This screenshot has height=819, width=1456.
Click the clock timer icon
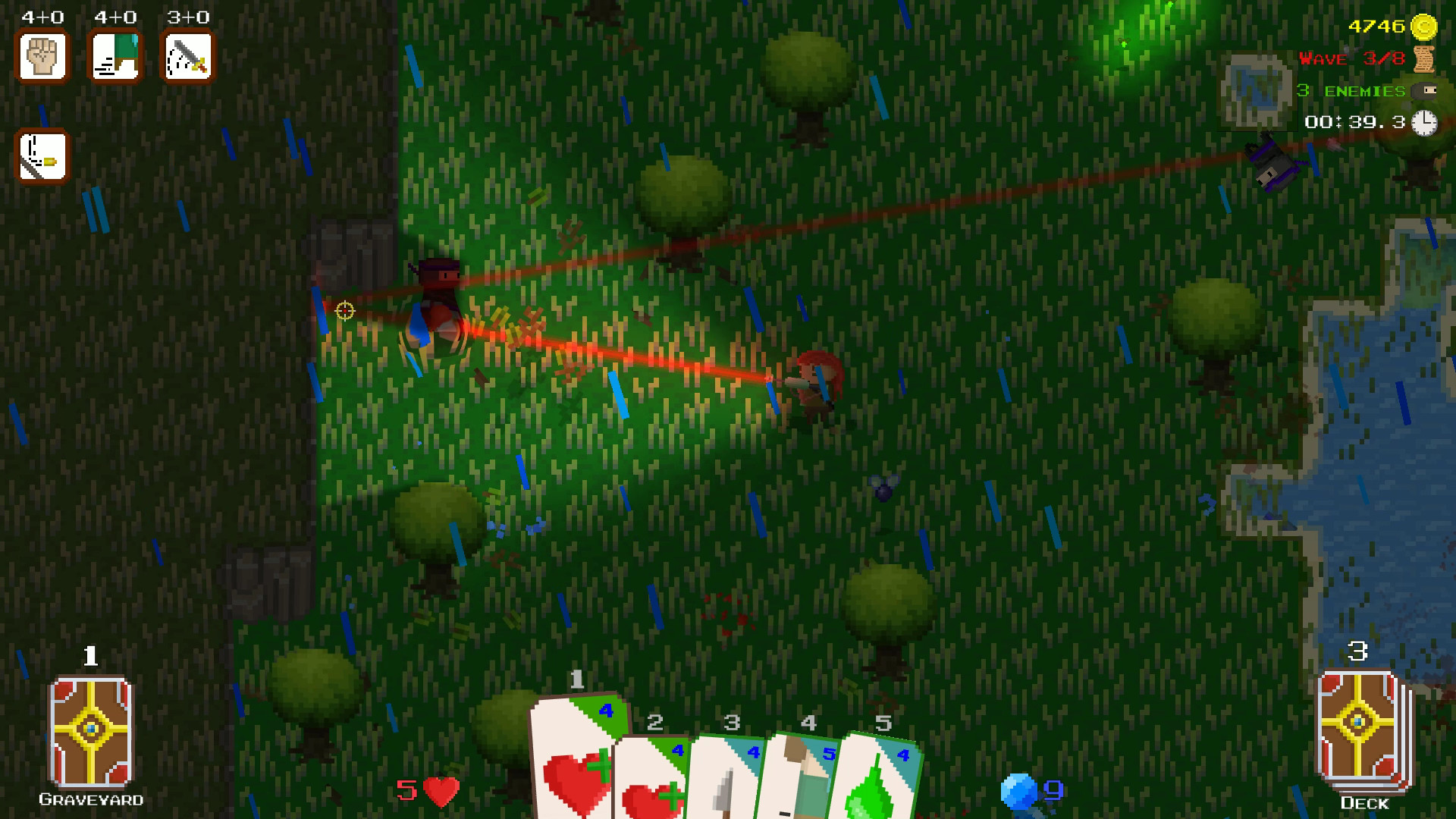click(x=1425, y=120)
